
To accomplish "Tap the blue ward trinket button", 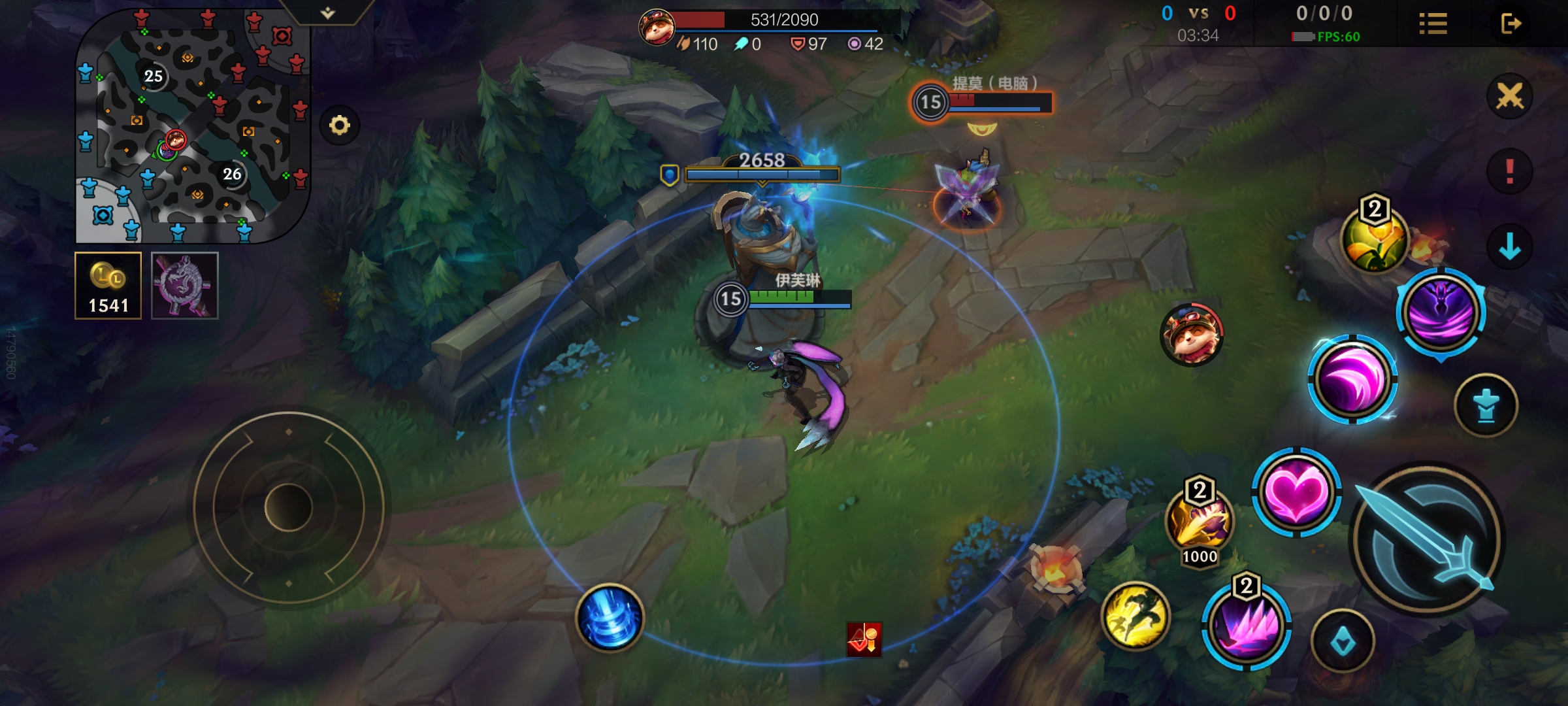I will pyautogui.click(x=1343, y=643).
